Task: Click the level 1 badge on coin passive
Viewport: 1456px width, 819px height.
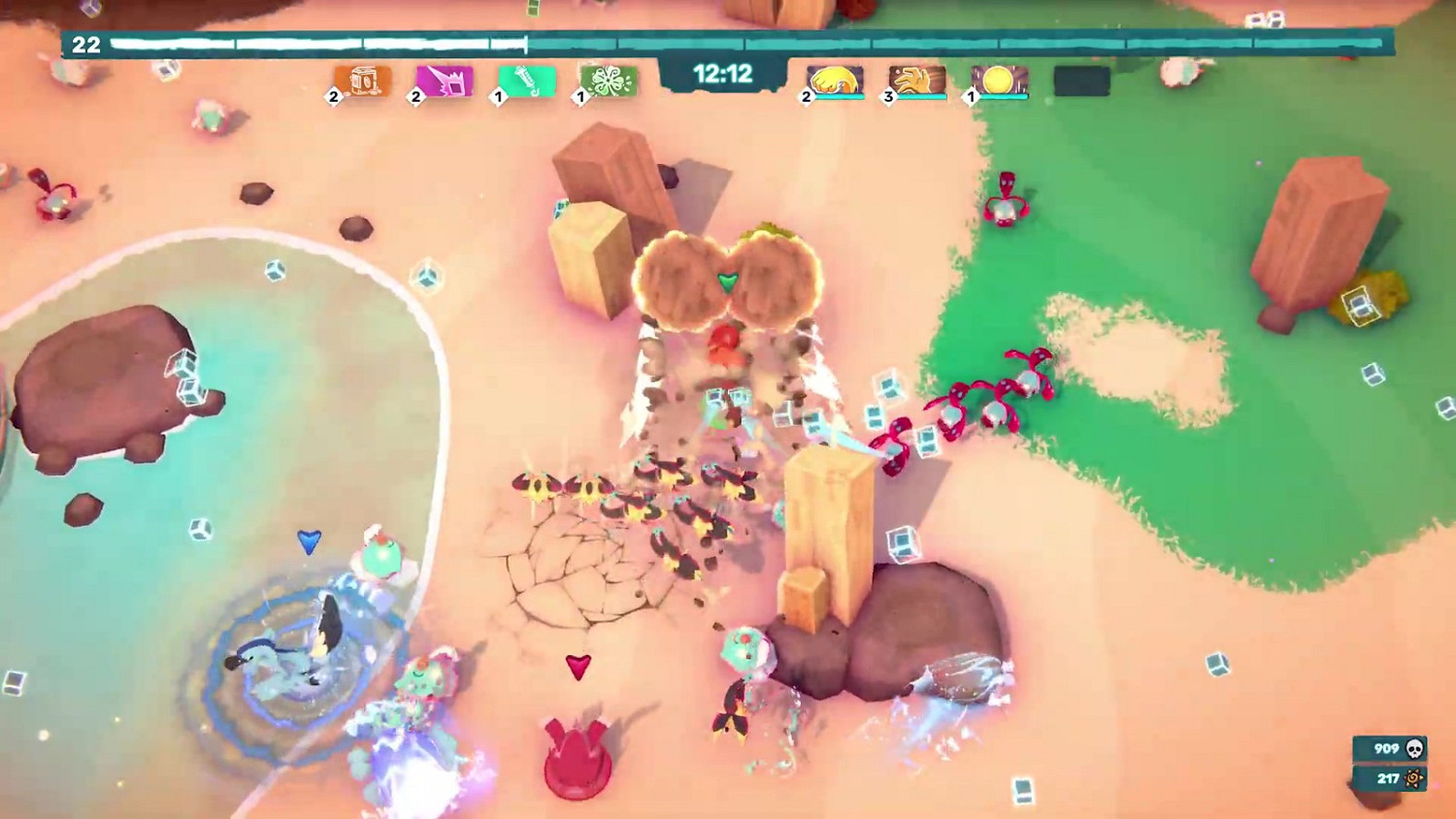Action: pos(971,96)
